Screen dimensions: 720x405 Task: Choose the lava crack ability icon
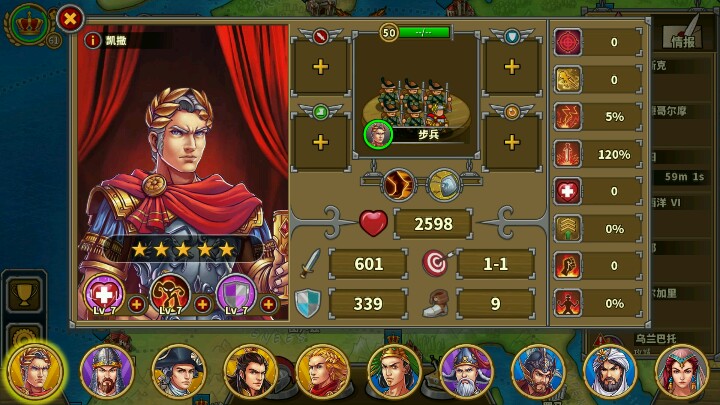(x=398, y=184)
